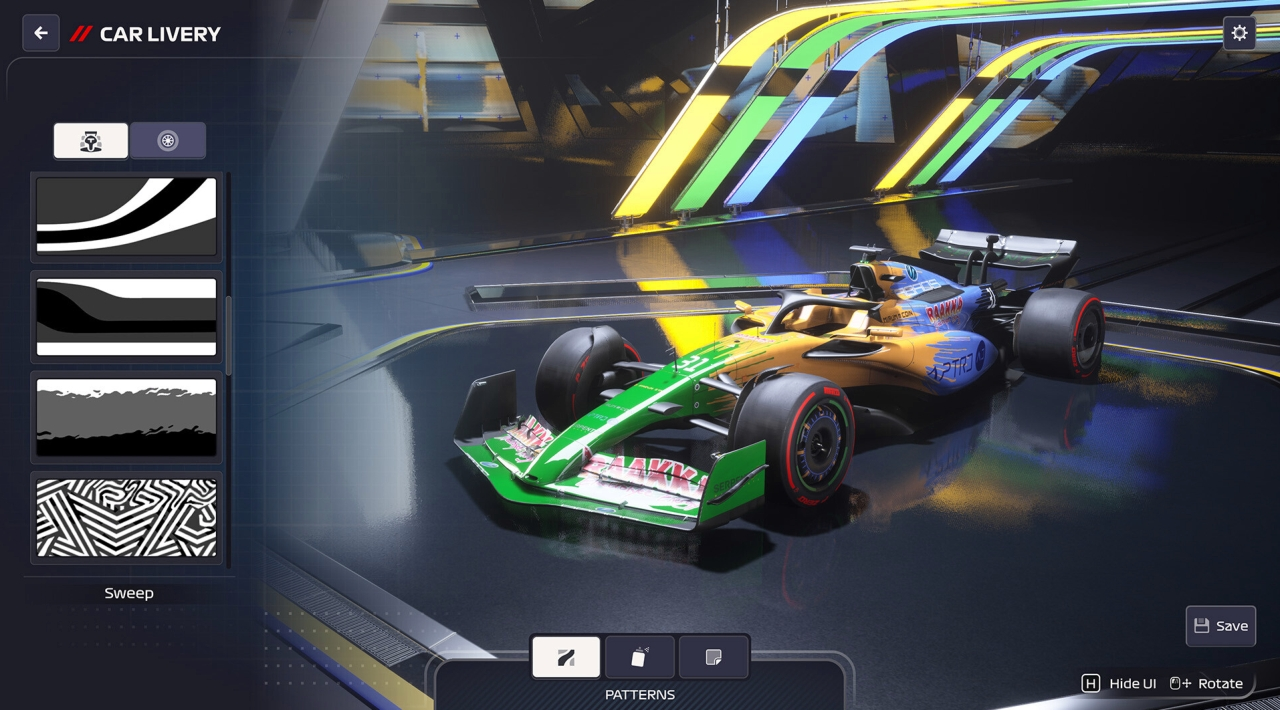
Task: Go back using the arrow button
Action: (x=41, y=33)
